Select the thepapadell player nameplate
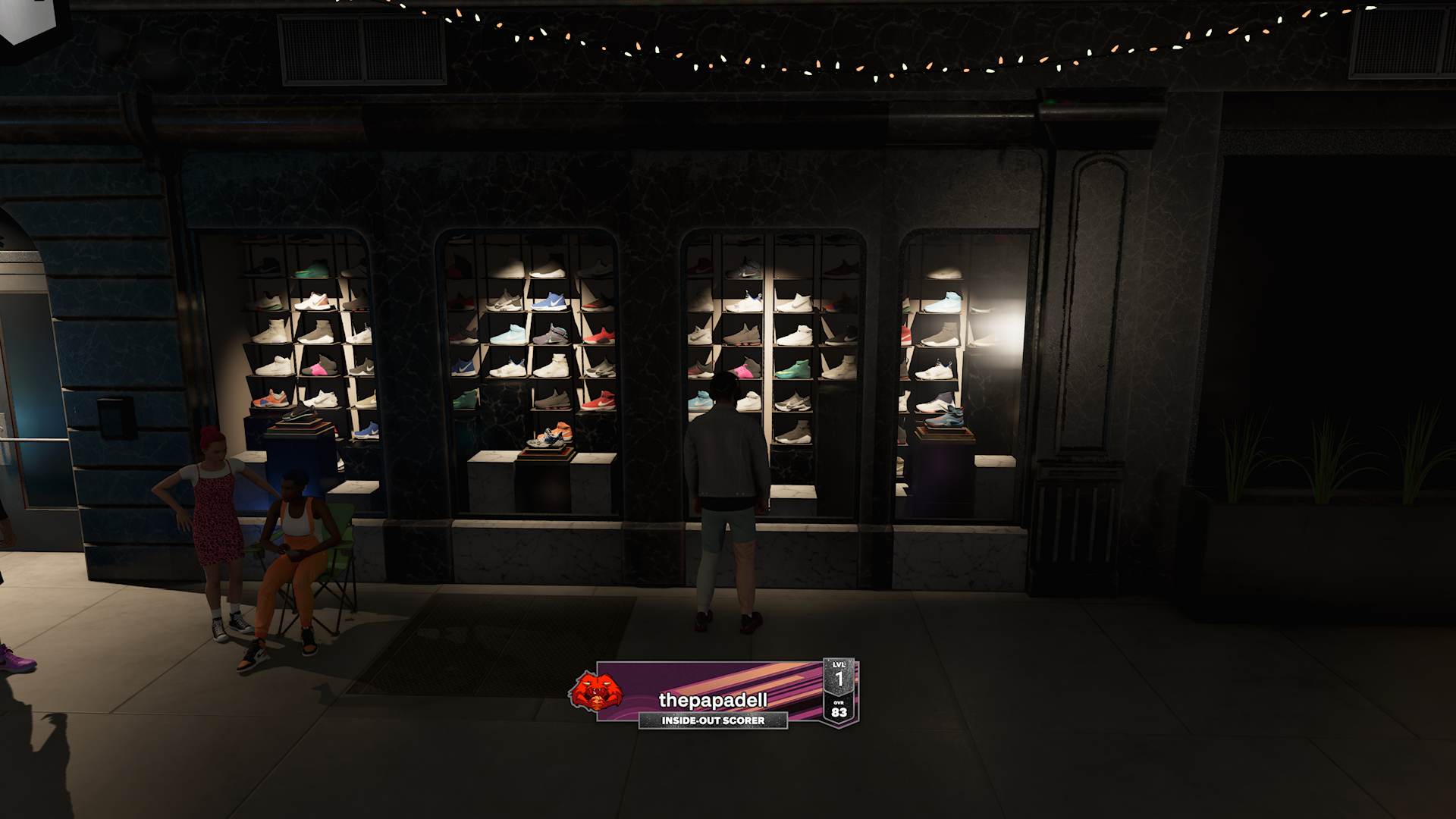This screenshot has height=819, width=1456. click(713, 699)
